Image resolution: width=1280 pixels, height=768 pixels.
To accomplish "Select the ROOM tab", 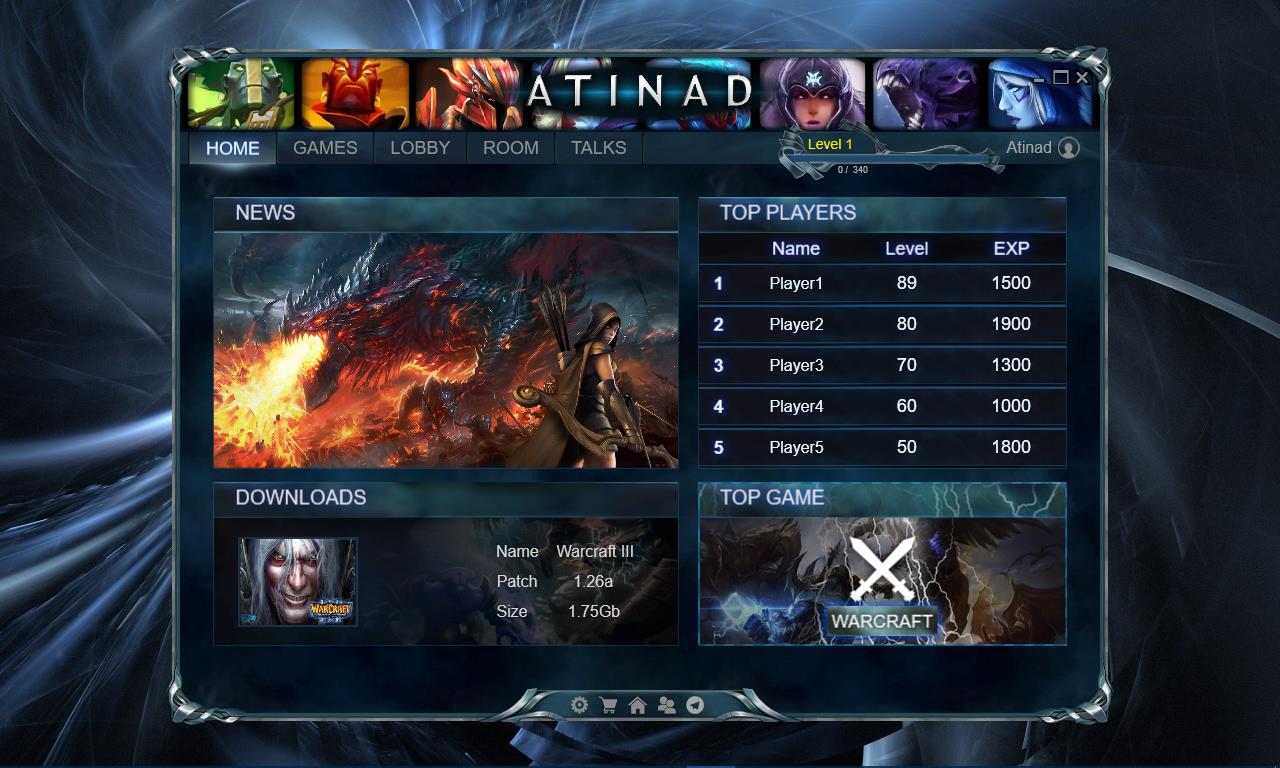I will 510,148.
